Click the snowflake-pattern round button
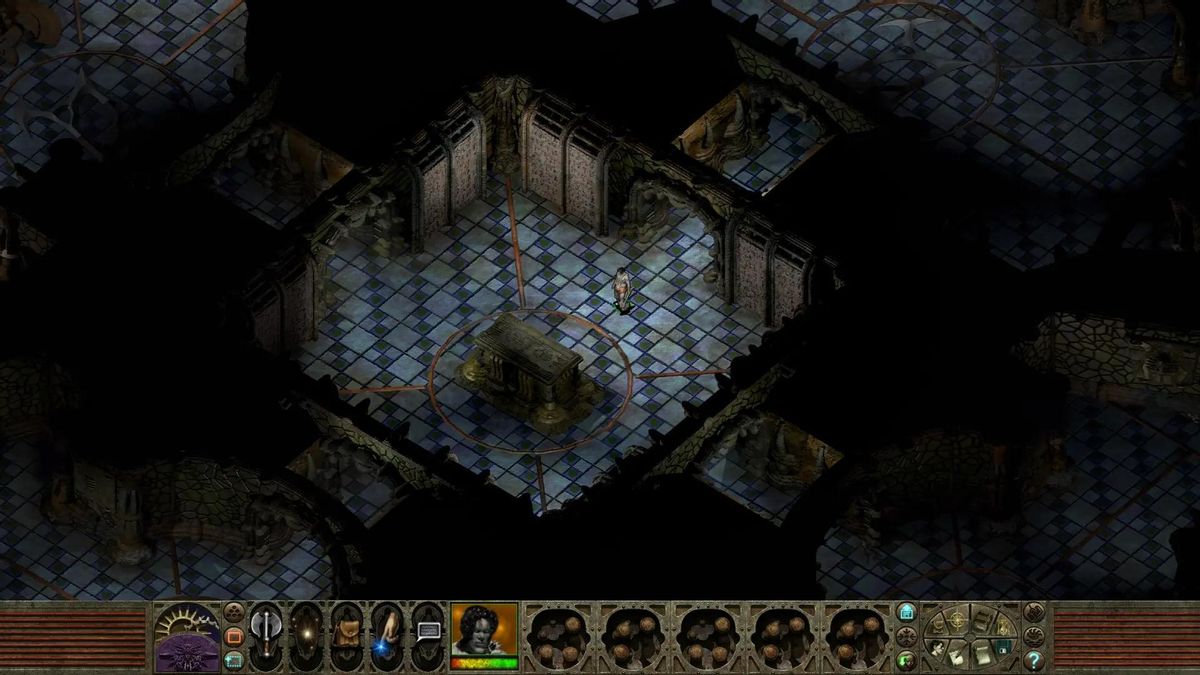The image size is (1200, 675). (x=906, y=636)
